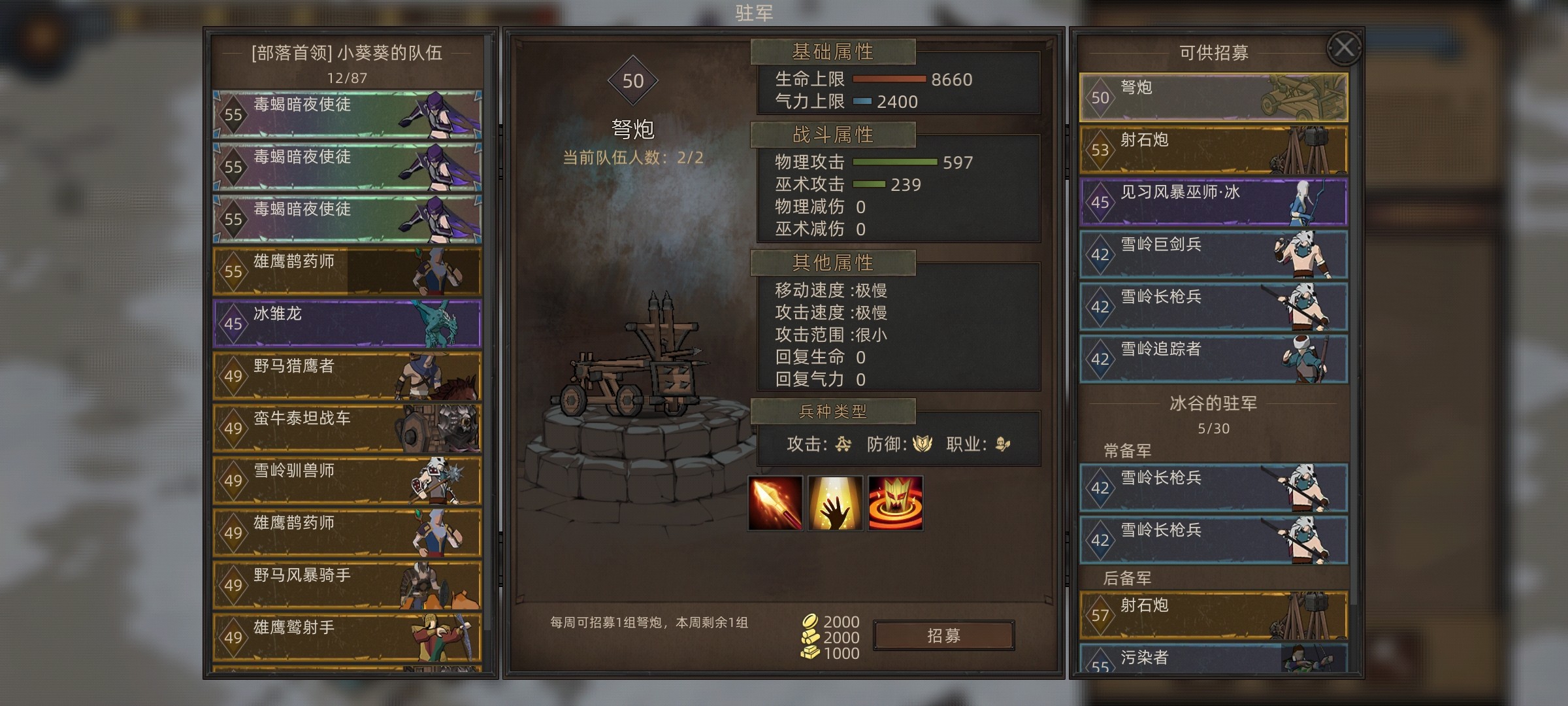Screen dimensions: 1568x706
Task: Choose 雪岭巨剑兵 from recruit list
Action: point(1213,254)
